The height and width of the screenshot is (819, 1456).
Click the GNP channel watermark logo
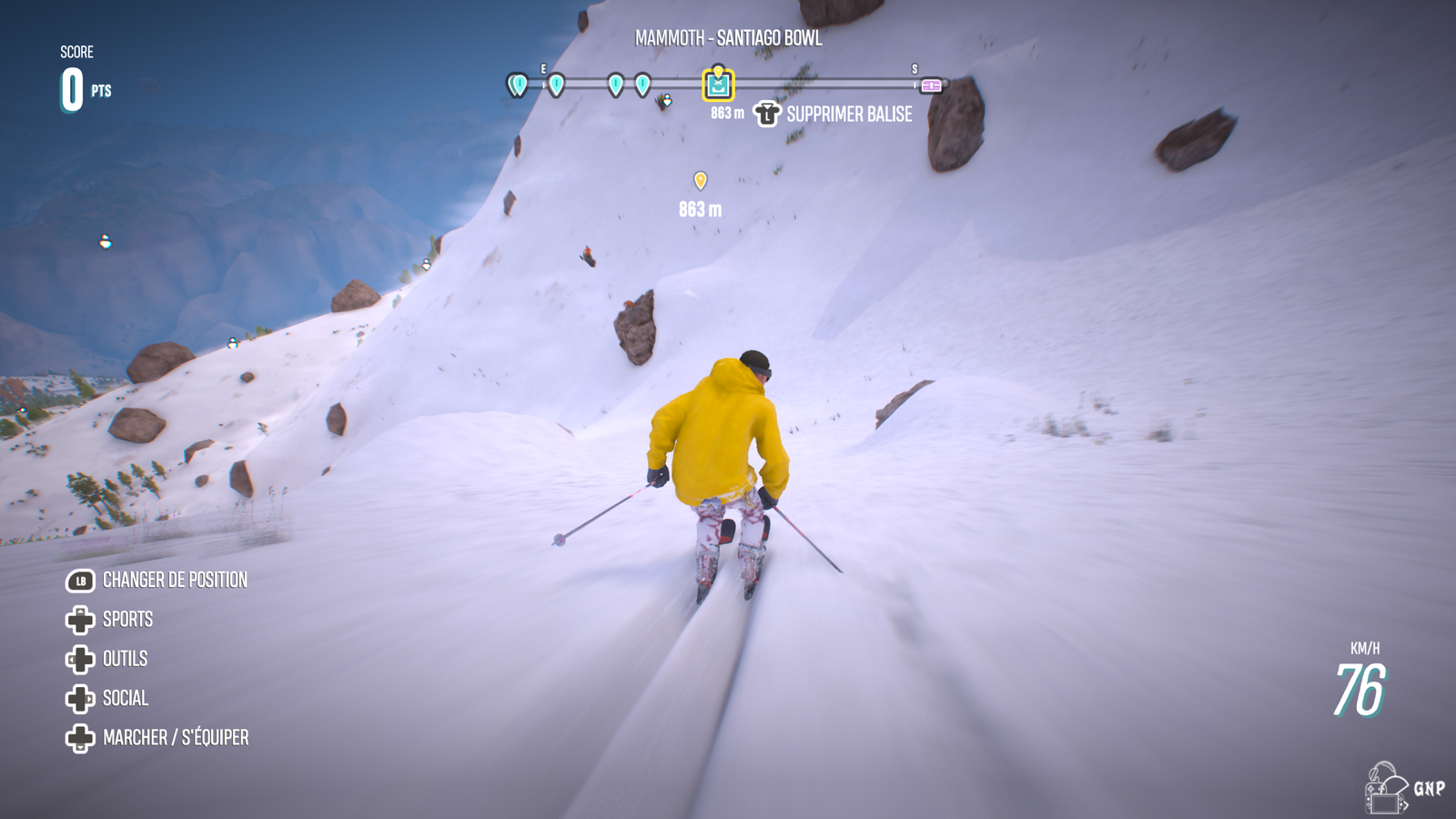(1403, 788)
